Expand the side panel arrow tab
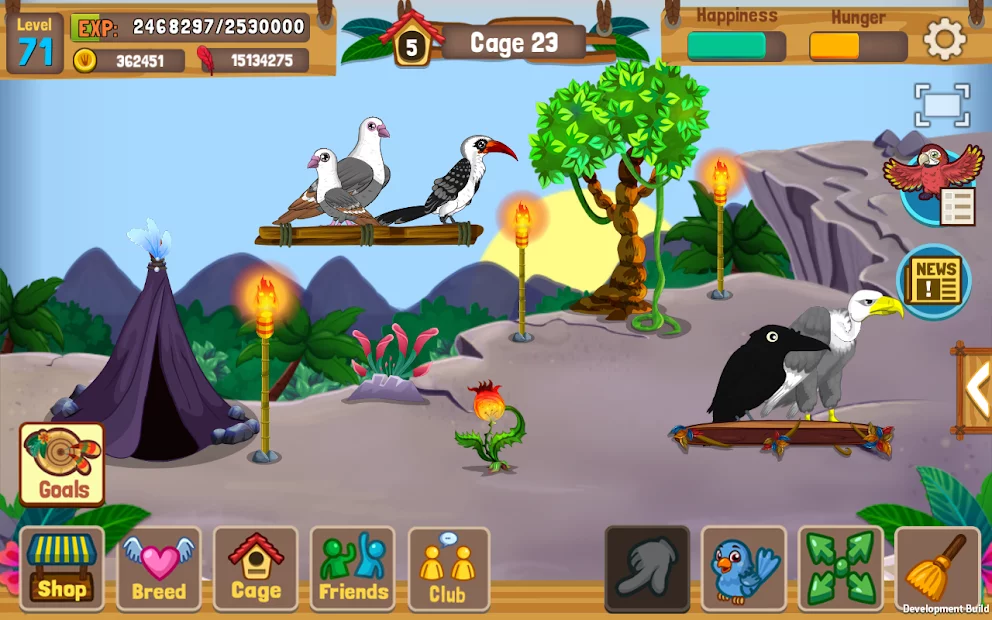The image size is (992, 620). (975, 388)
